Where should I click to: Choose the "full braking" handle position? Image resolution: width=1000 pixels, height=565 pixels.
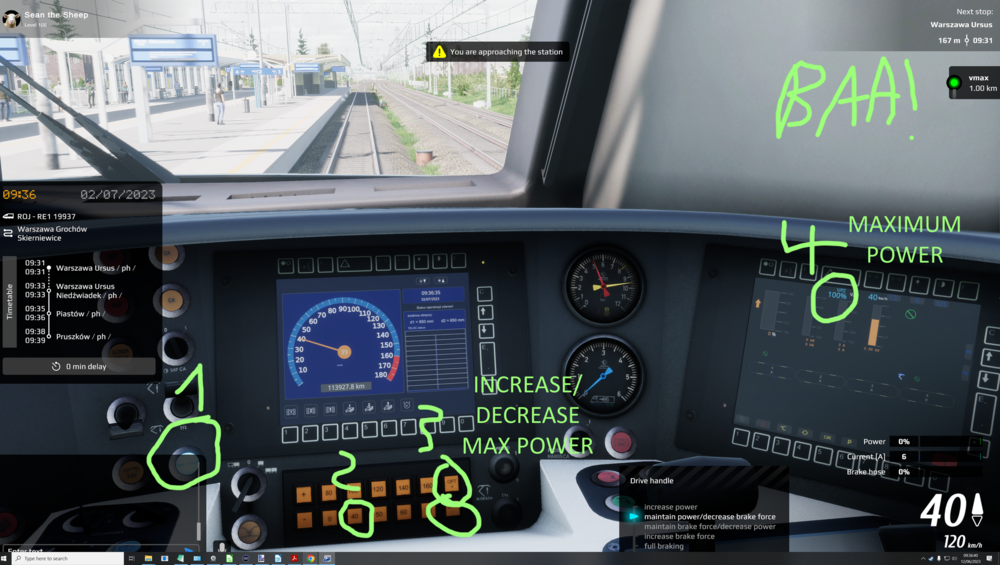click(666, 546)
